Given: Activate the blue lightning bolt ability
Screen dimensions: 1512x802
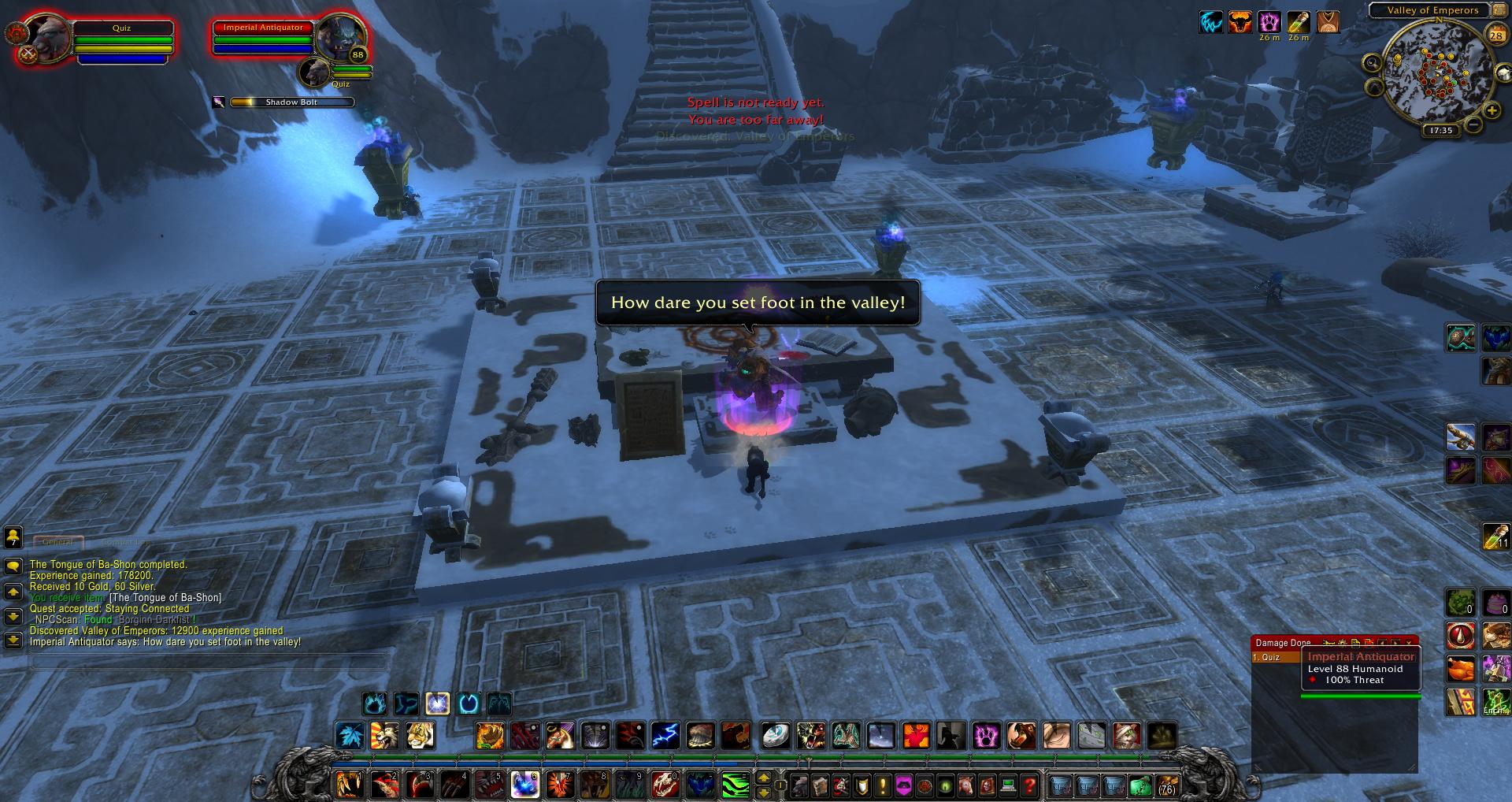Looking at the screenshot, I should [665, 736].
